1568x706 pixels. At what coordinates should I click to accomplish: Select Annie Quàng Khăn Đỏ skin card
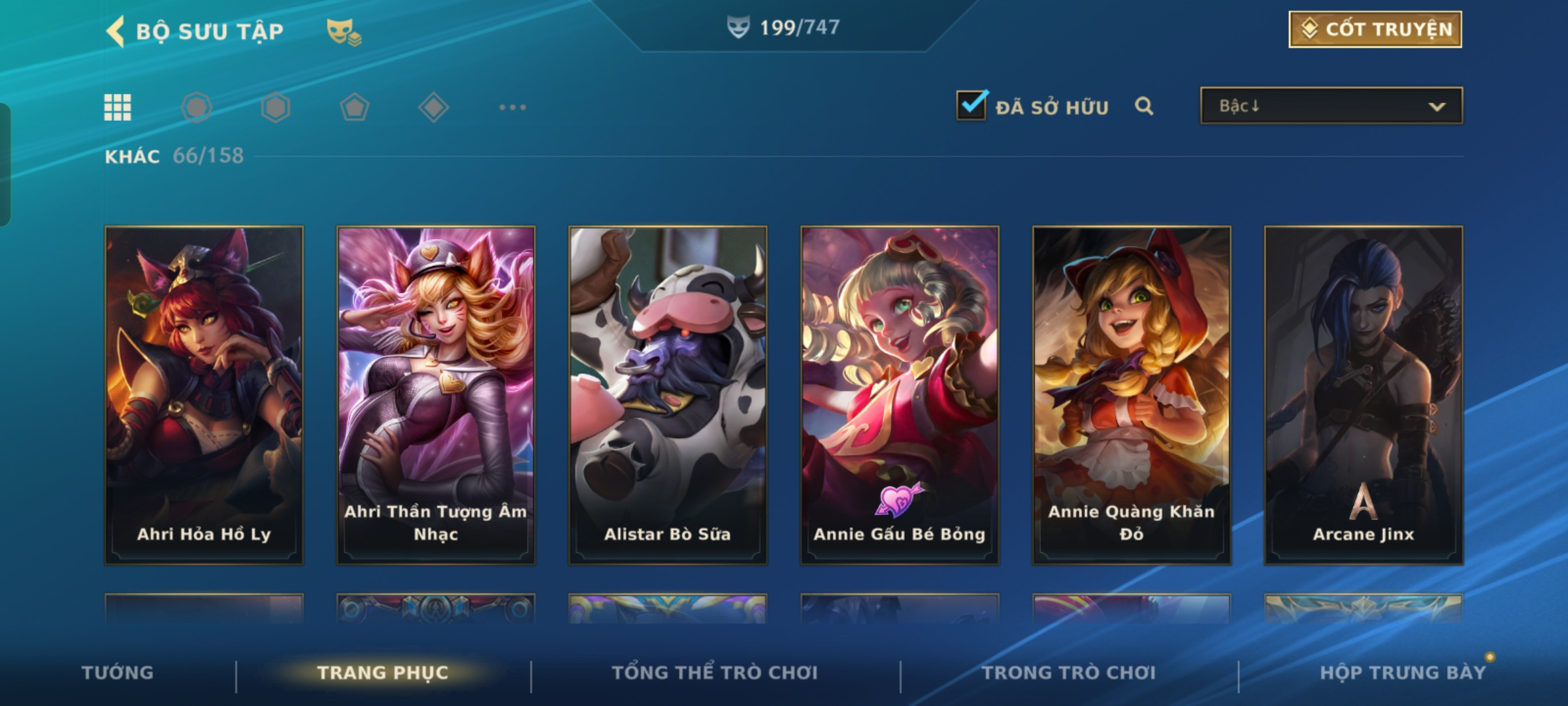pyautogui.click(x=1132, y=394)
